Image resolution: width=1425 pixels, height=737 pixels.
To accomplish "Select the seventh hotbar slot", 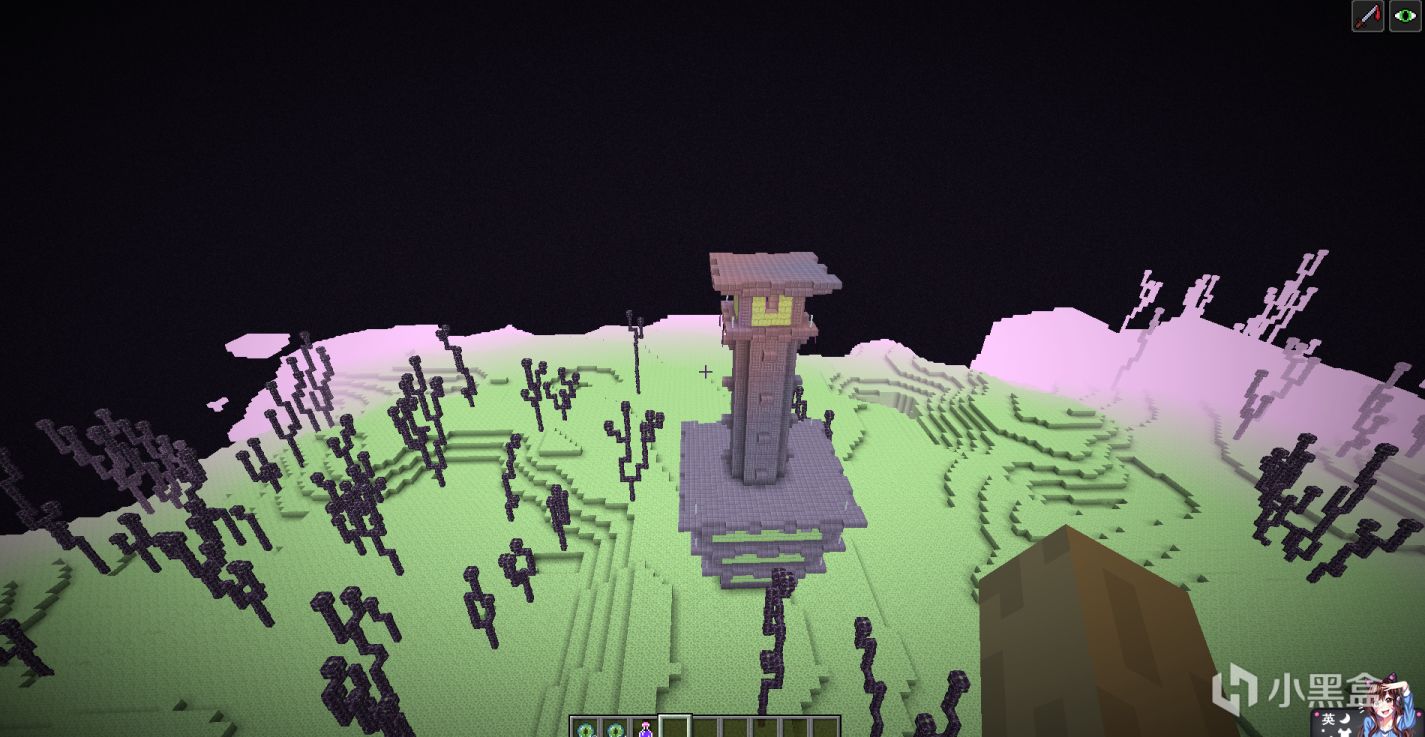I will point(768,728).
